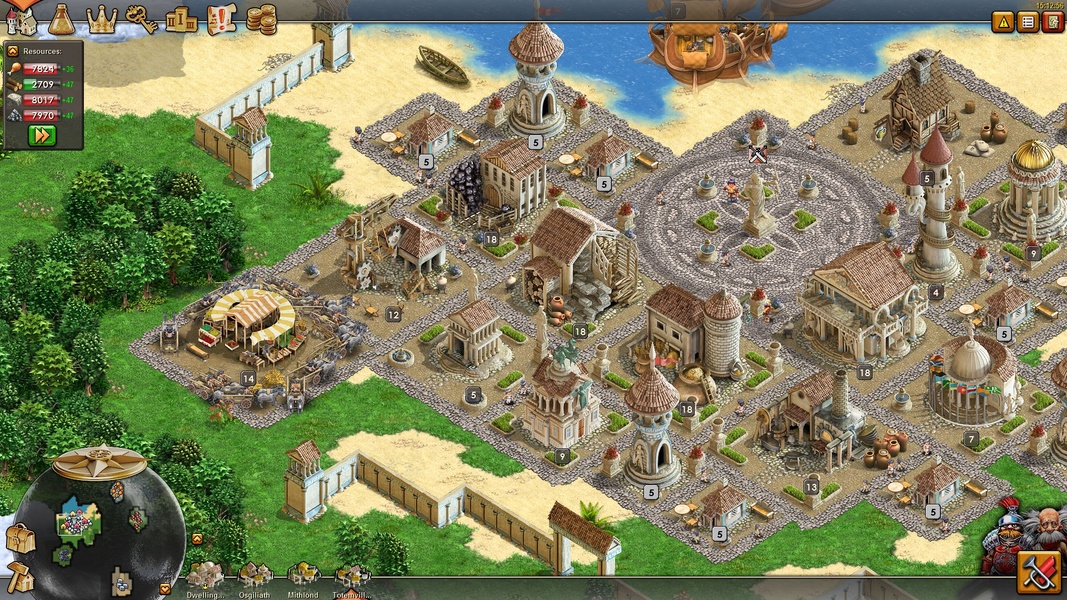Open the potion flask menu

[x=62, y=18]
